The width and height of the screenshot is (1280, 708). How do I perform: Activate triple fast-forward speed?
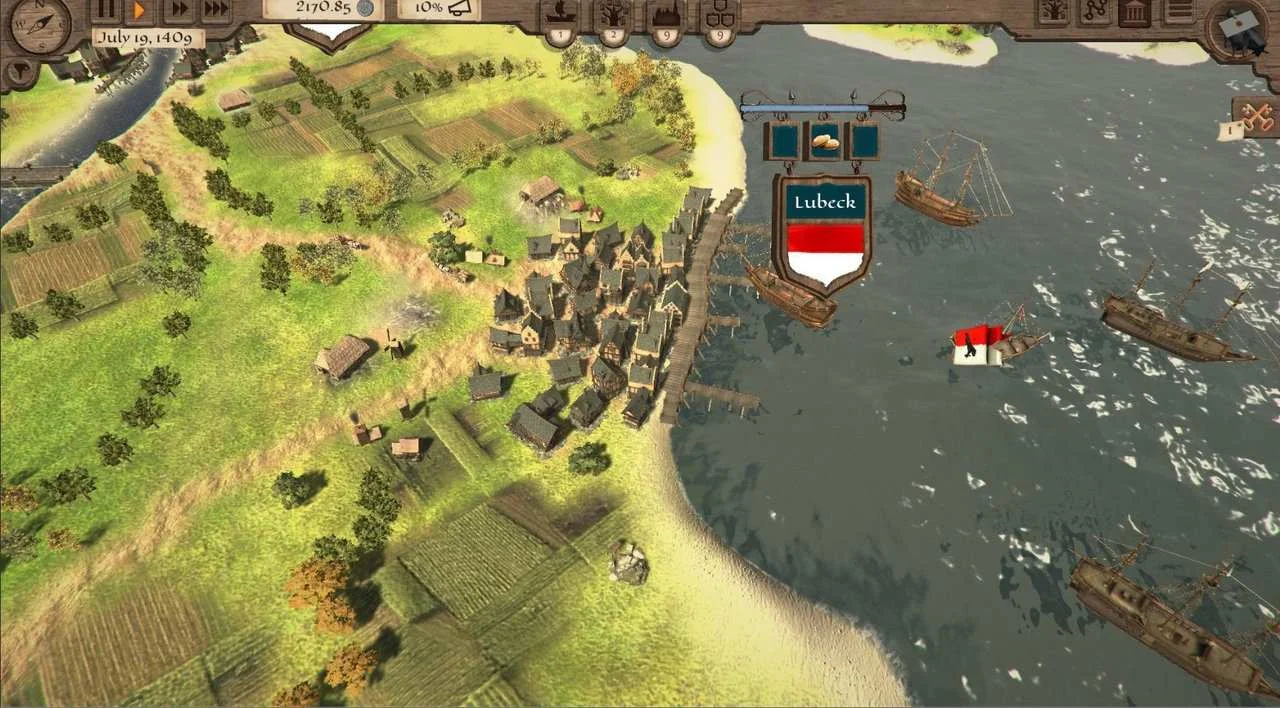pyautogui.click(x=214, y=11)
